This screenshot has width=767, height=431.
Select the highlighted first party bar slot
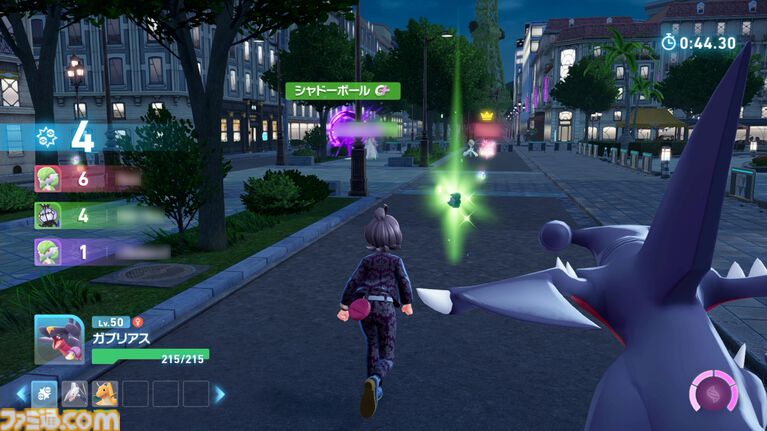(44, 394)
